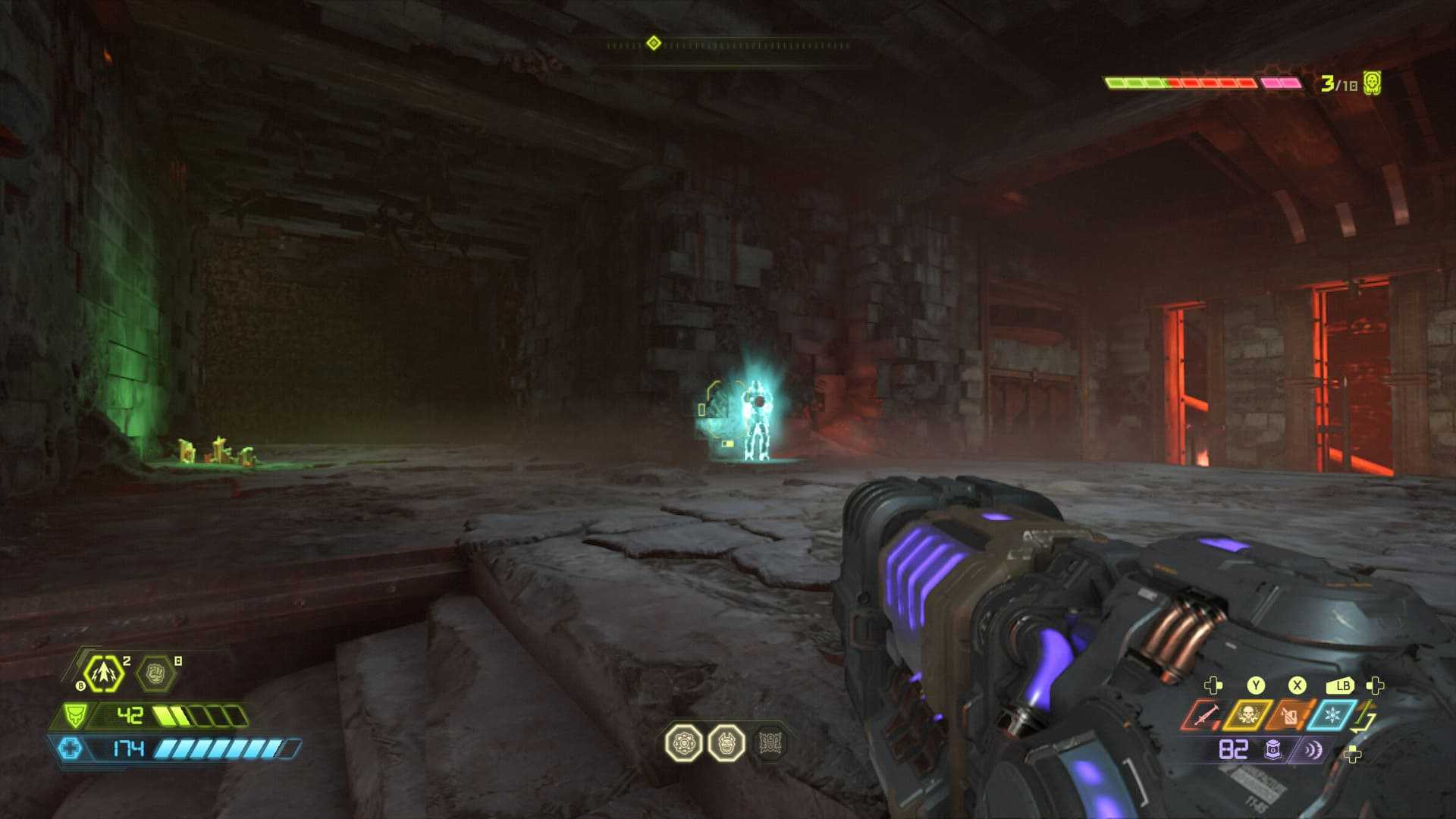Select the Ice Bomb snowflake slot

[1331, 715]
